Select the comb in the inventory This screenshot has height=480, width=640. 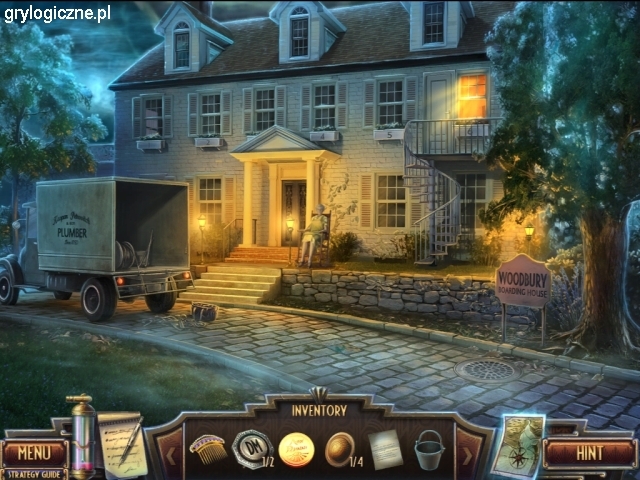[207, 447]
